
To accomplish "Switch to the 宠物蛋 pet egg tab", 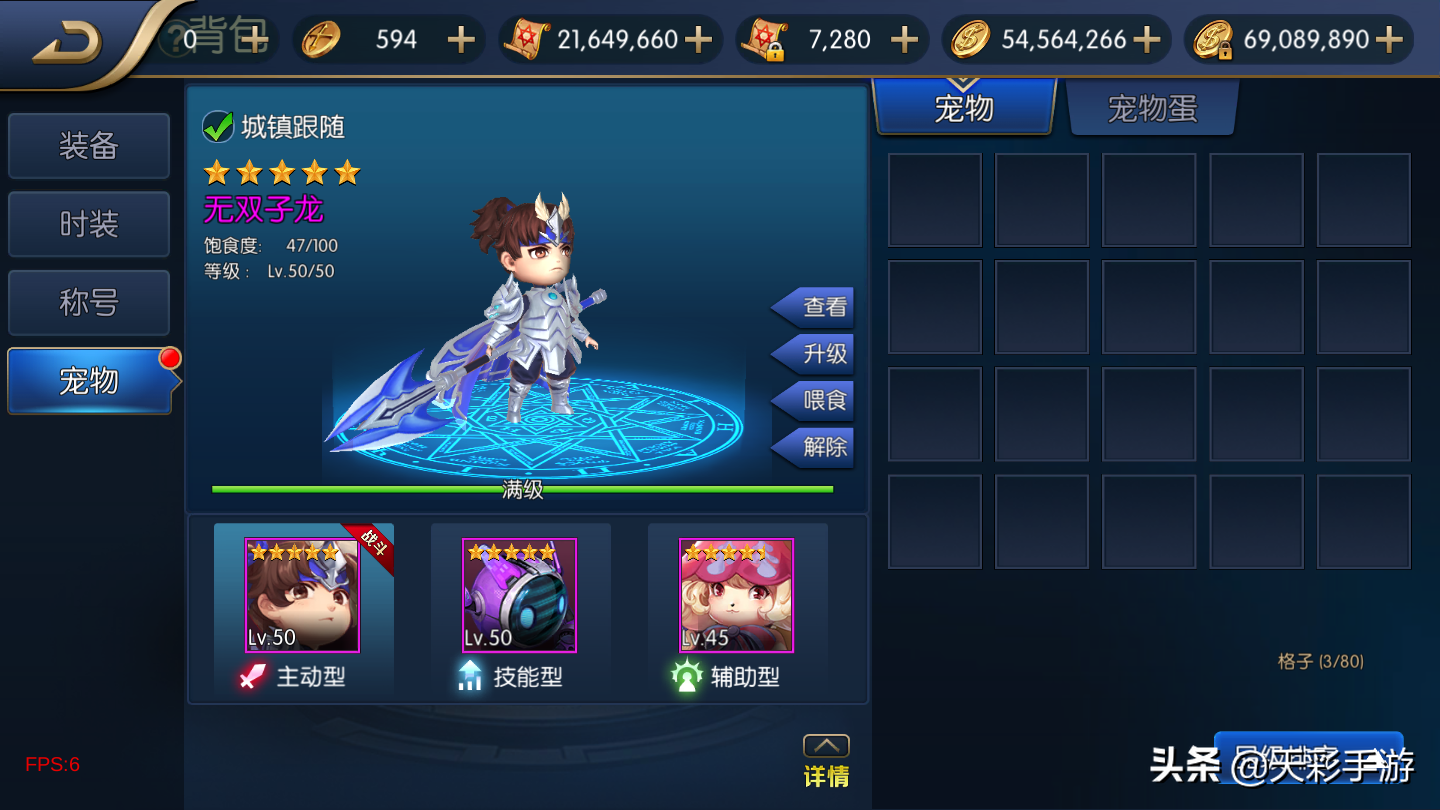I will (x=1152, y=108).
